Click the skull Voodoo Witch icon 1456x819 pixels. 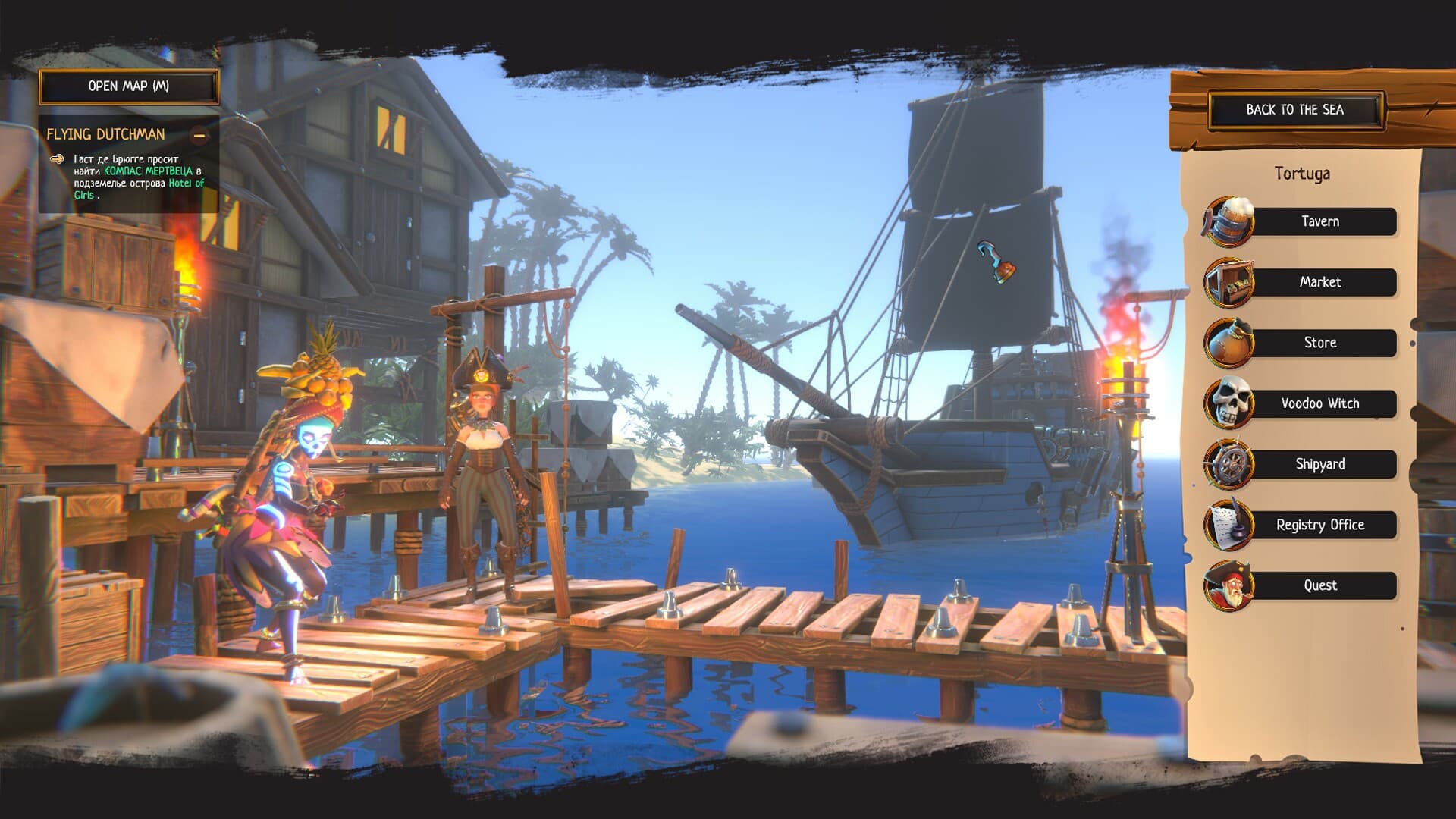[x=1228, y=403]
